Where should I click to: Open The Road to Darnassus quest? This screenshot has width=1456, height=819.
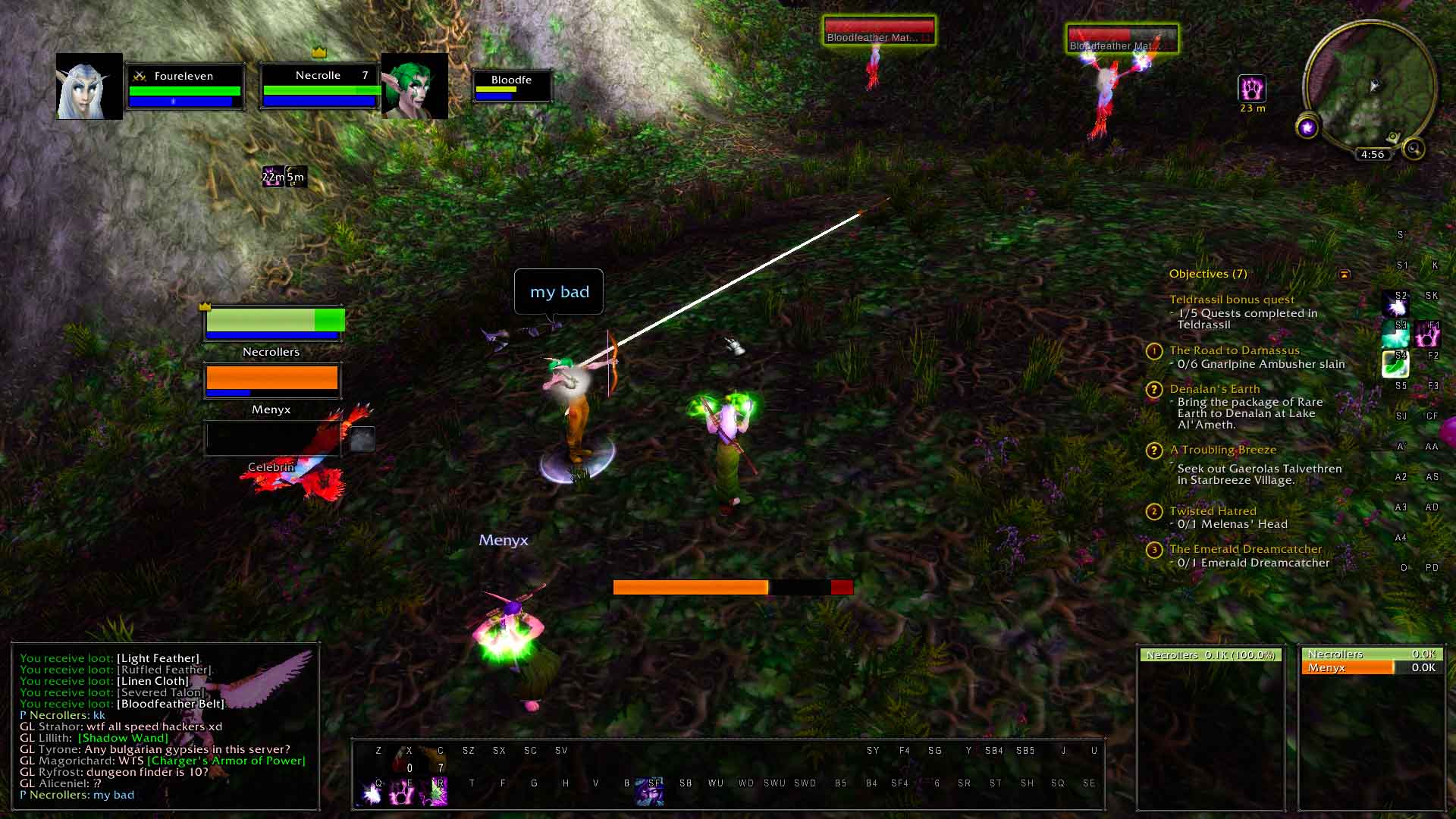click(x=1234, y=350)
